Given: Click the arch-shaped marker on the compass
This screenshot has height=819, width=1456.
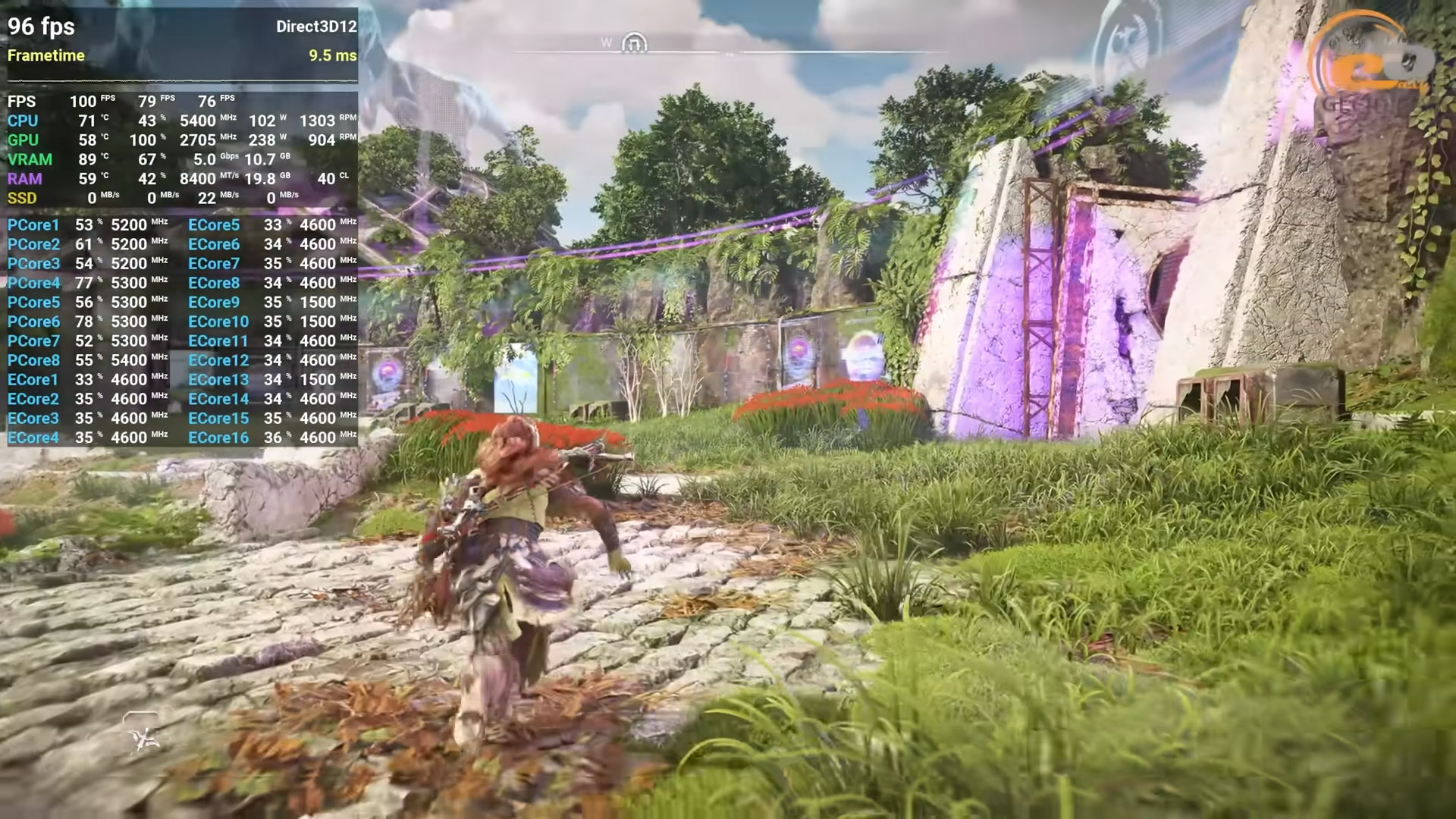Looking at the screenshot, I should [x=635, y=44].
